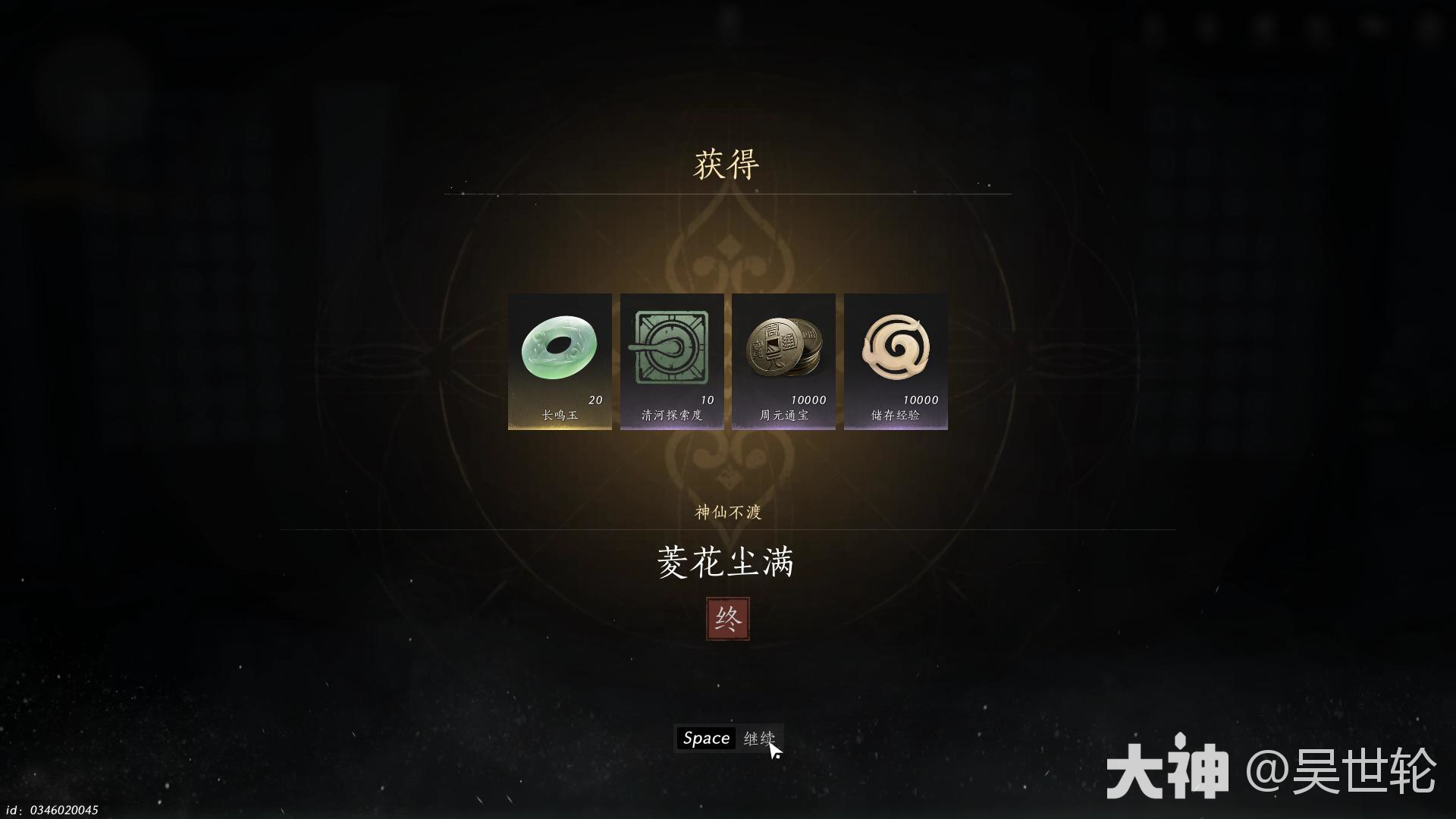Image resolution: width=1456 pixels, height=819 pixels.
Task: Click the highlighted 长鸣玉 card
Action: pos(559,362)
